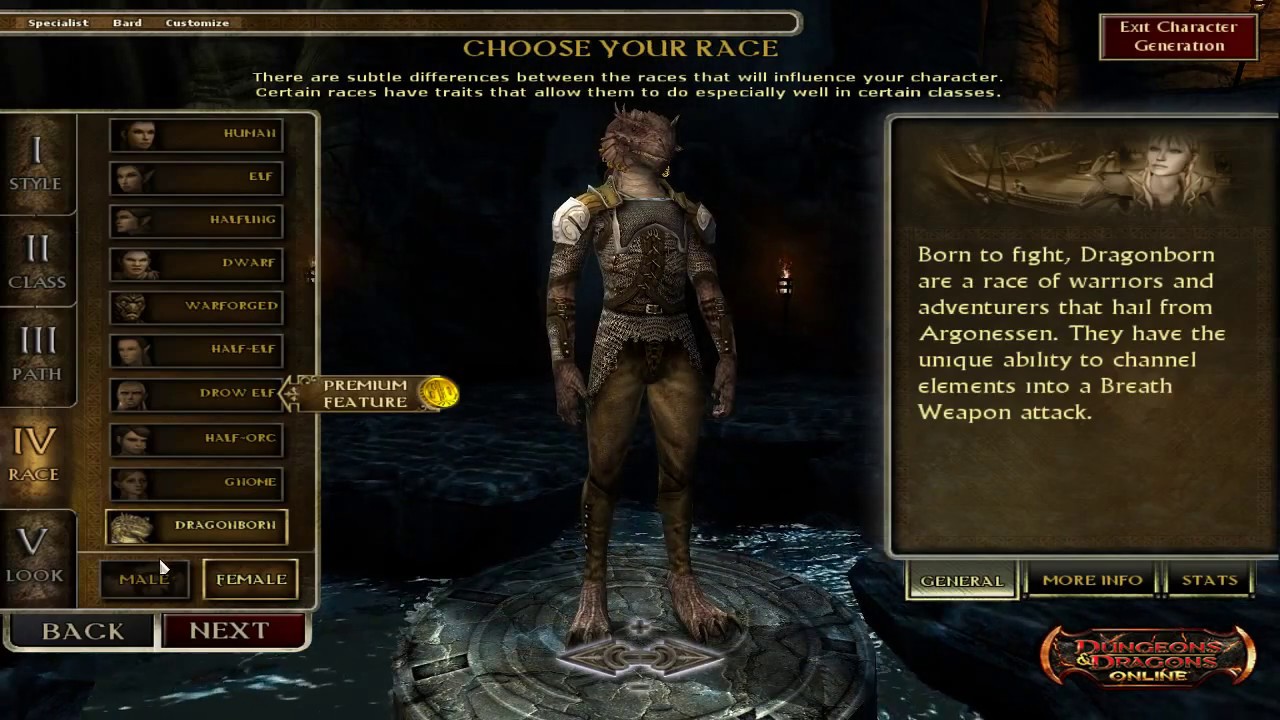The height and width of the screenshot is (720, 1280).
Task: Select Dwarf from the race list
Action: pyautogui.click(x=196, y=263)
